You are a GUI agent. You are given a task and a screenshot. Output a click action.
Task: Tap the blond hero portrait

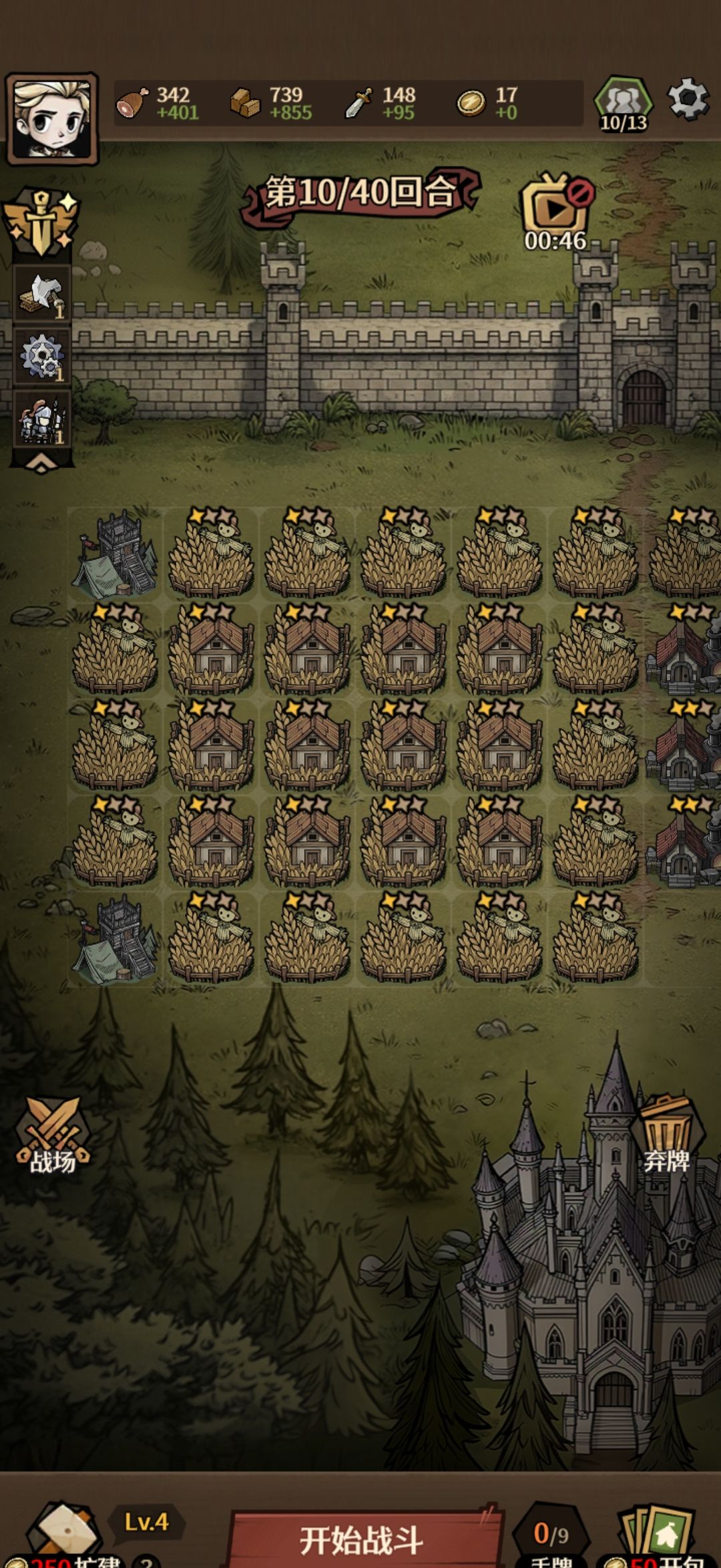52,120
